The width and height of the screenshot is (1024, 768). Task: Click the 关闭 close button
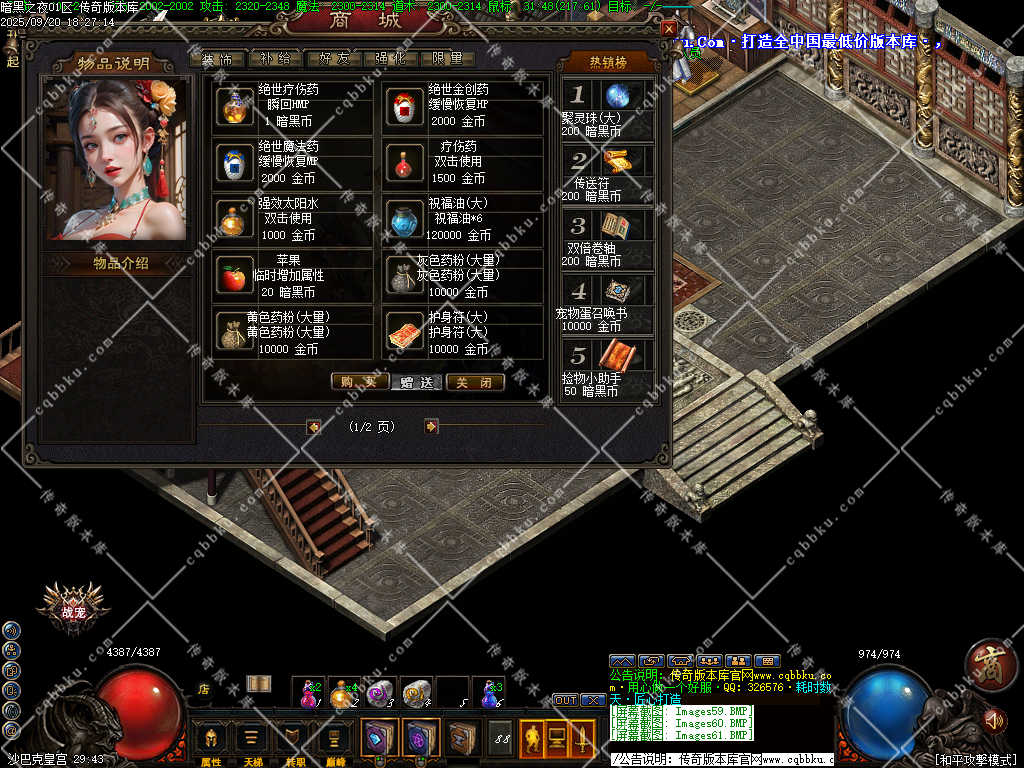click(x=474, y=382)
